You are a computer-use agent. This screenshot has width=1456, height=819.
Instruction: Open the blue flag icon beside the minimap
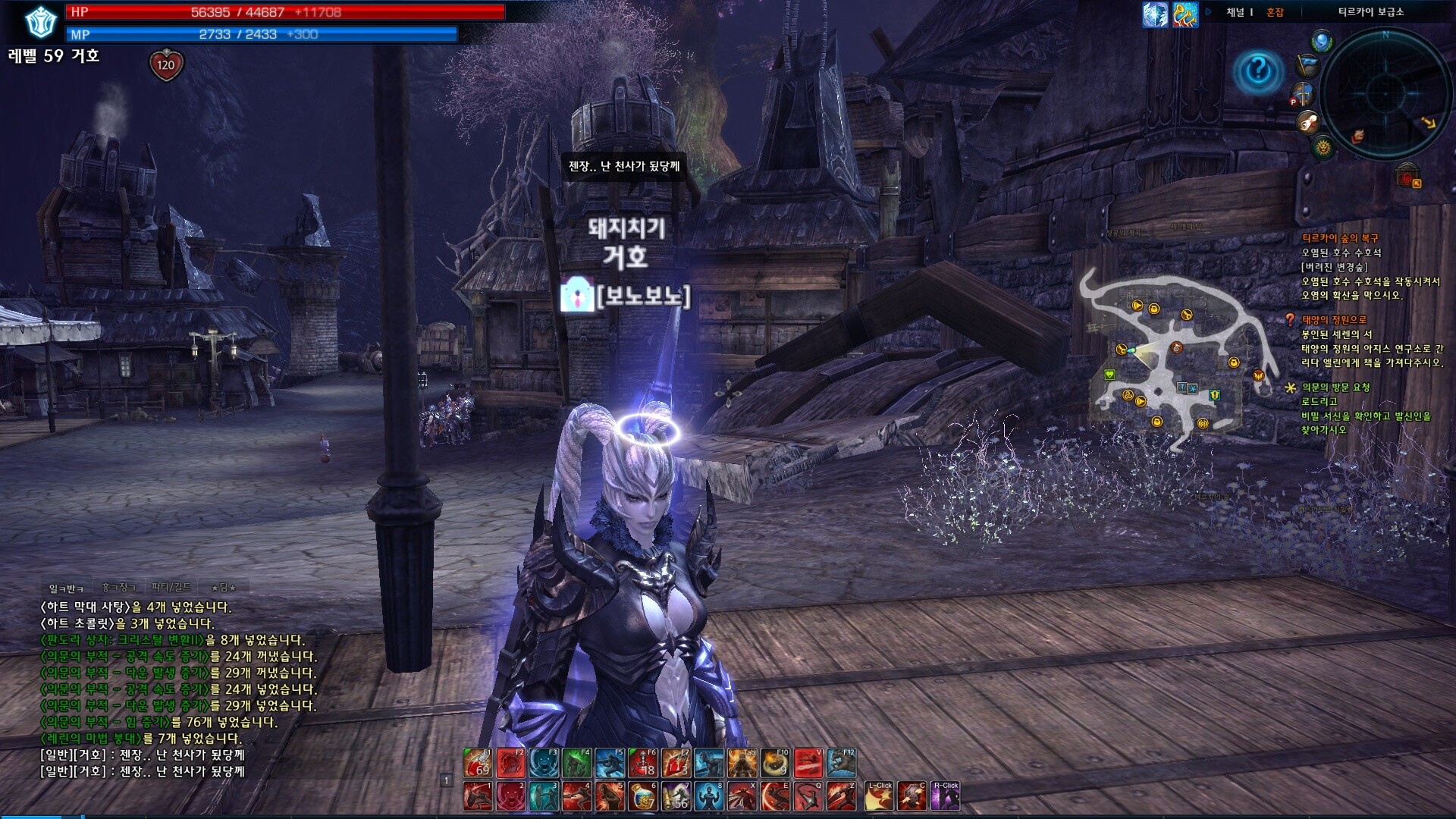click(1308, 65)
